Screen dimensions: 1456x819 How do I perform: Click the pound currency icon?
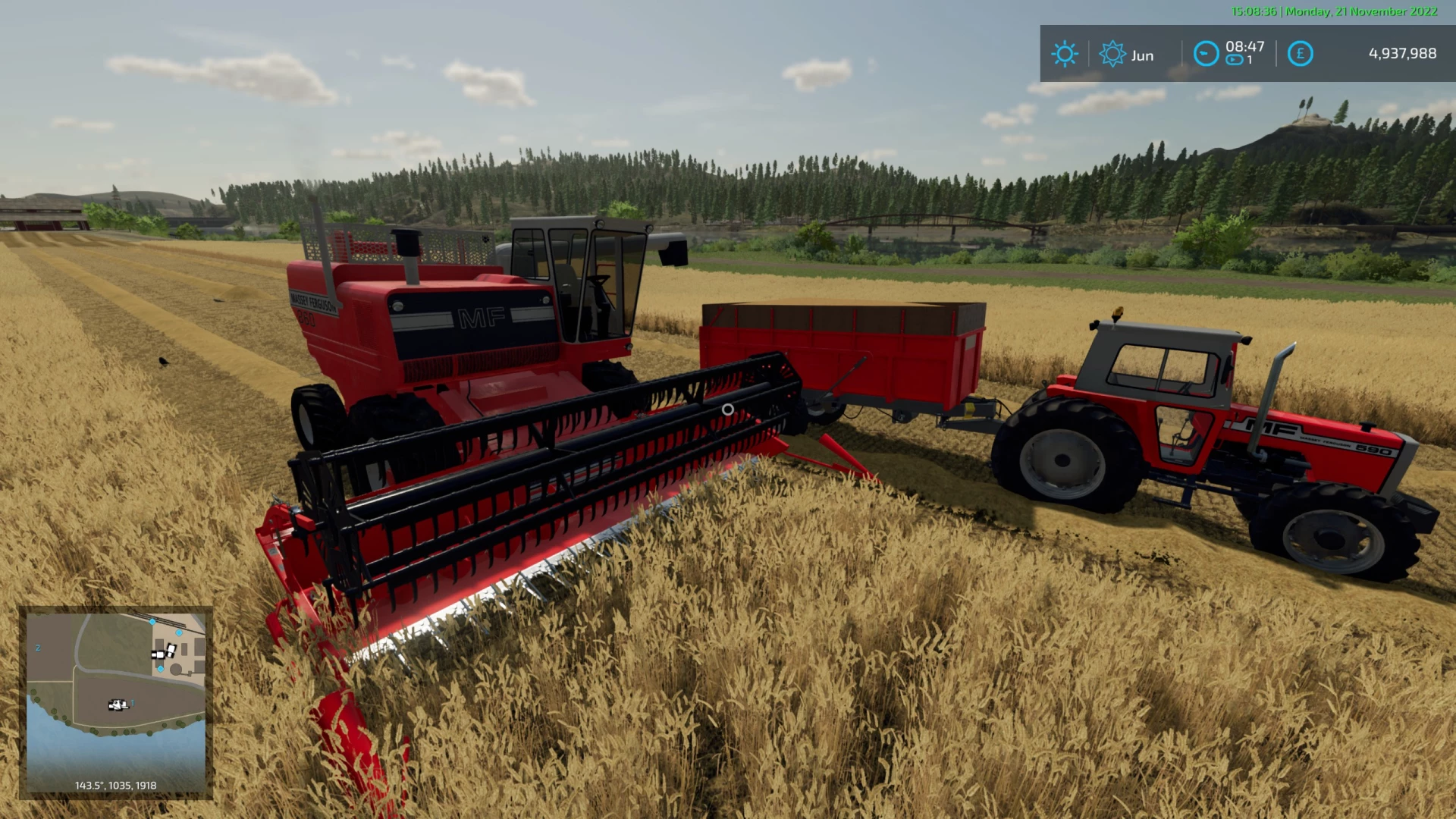[1301, 53]
